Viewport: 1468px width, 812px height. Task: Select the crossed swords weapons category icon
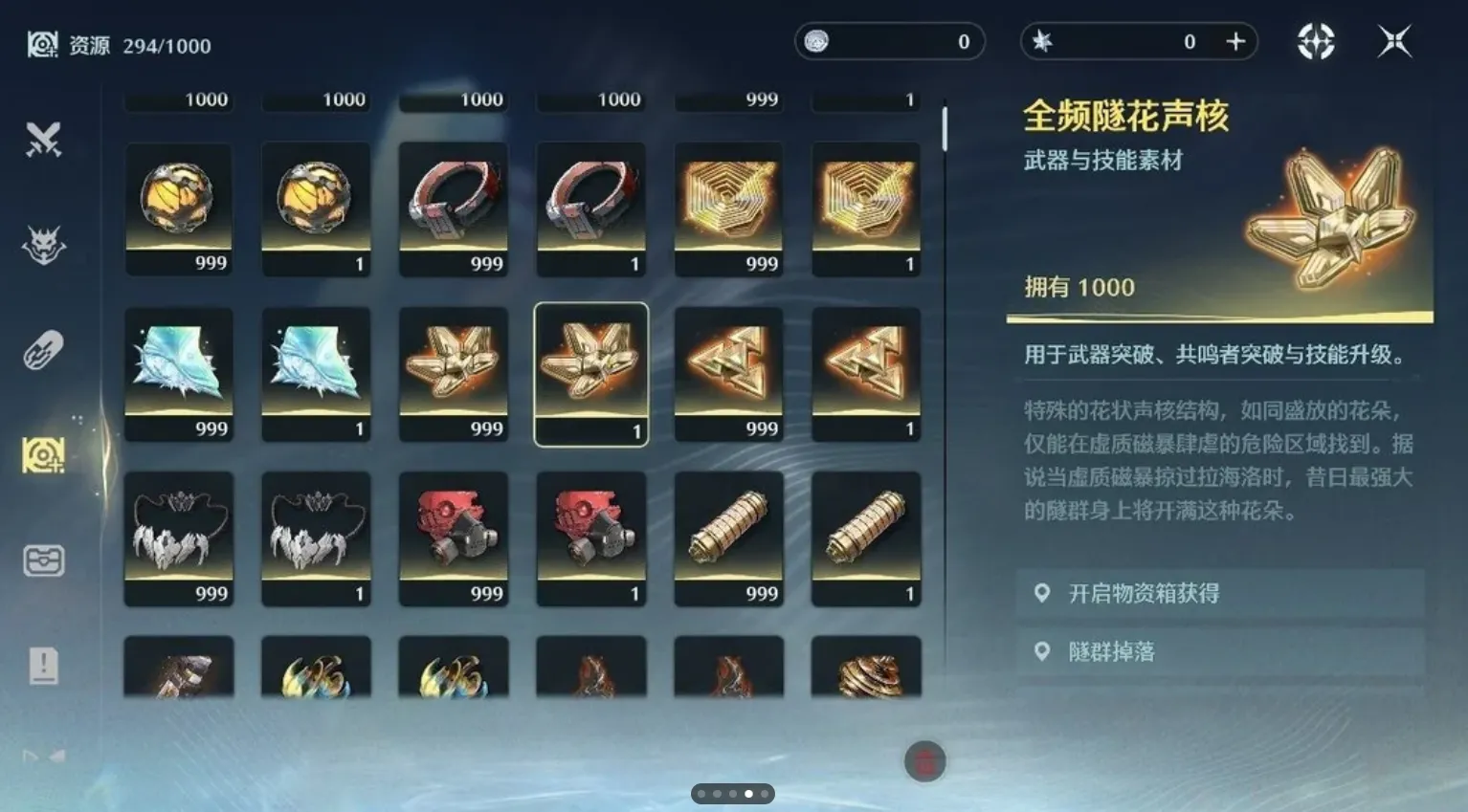pyautogui.click(x=42, y=139)
